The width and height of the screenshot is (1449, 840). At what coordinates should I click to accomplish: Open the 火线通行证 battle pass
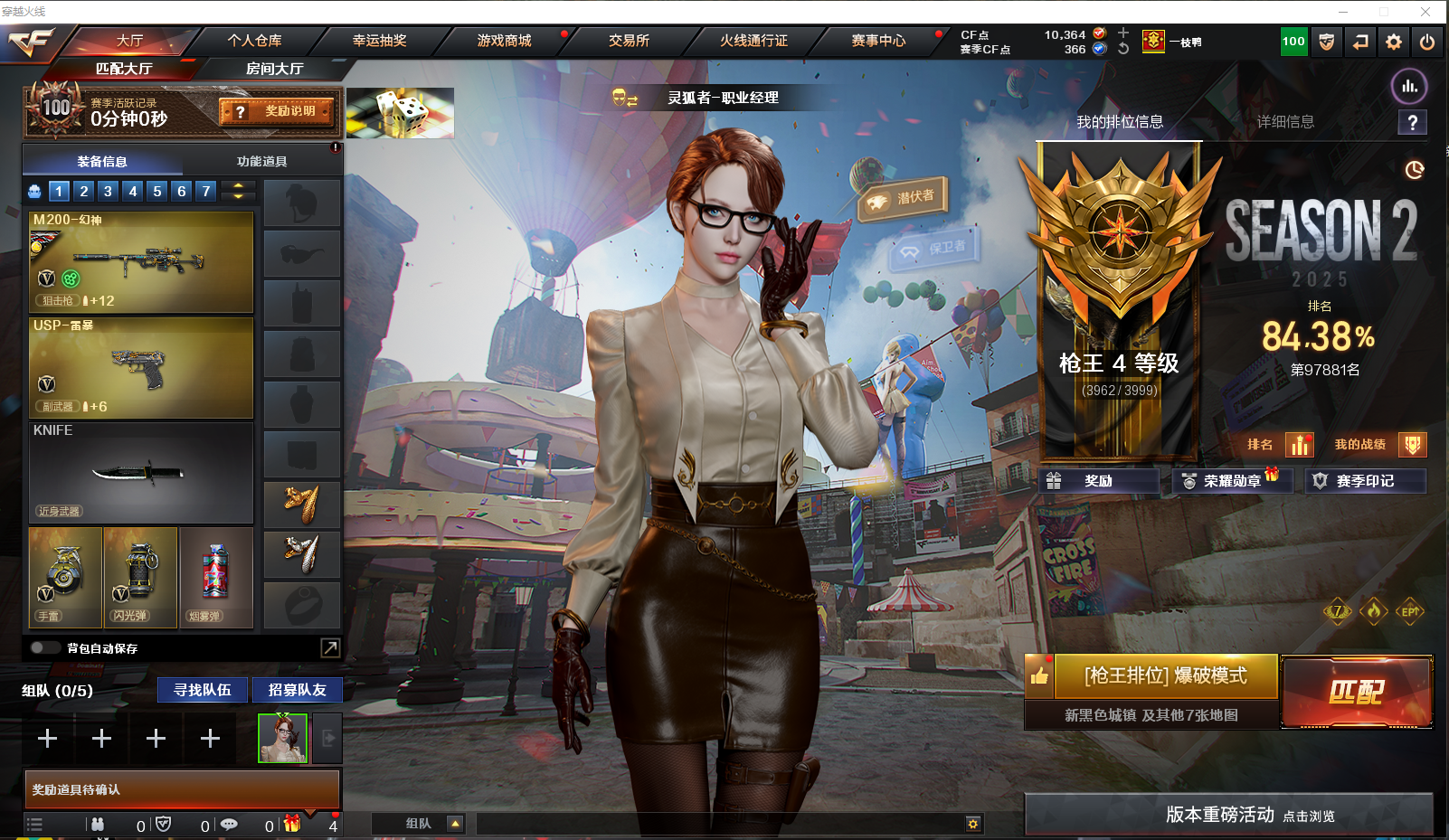753,41
